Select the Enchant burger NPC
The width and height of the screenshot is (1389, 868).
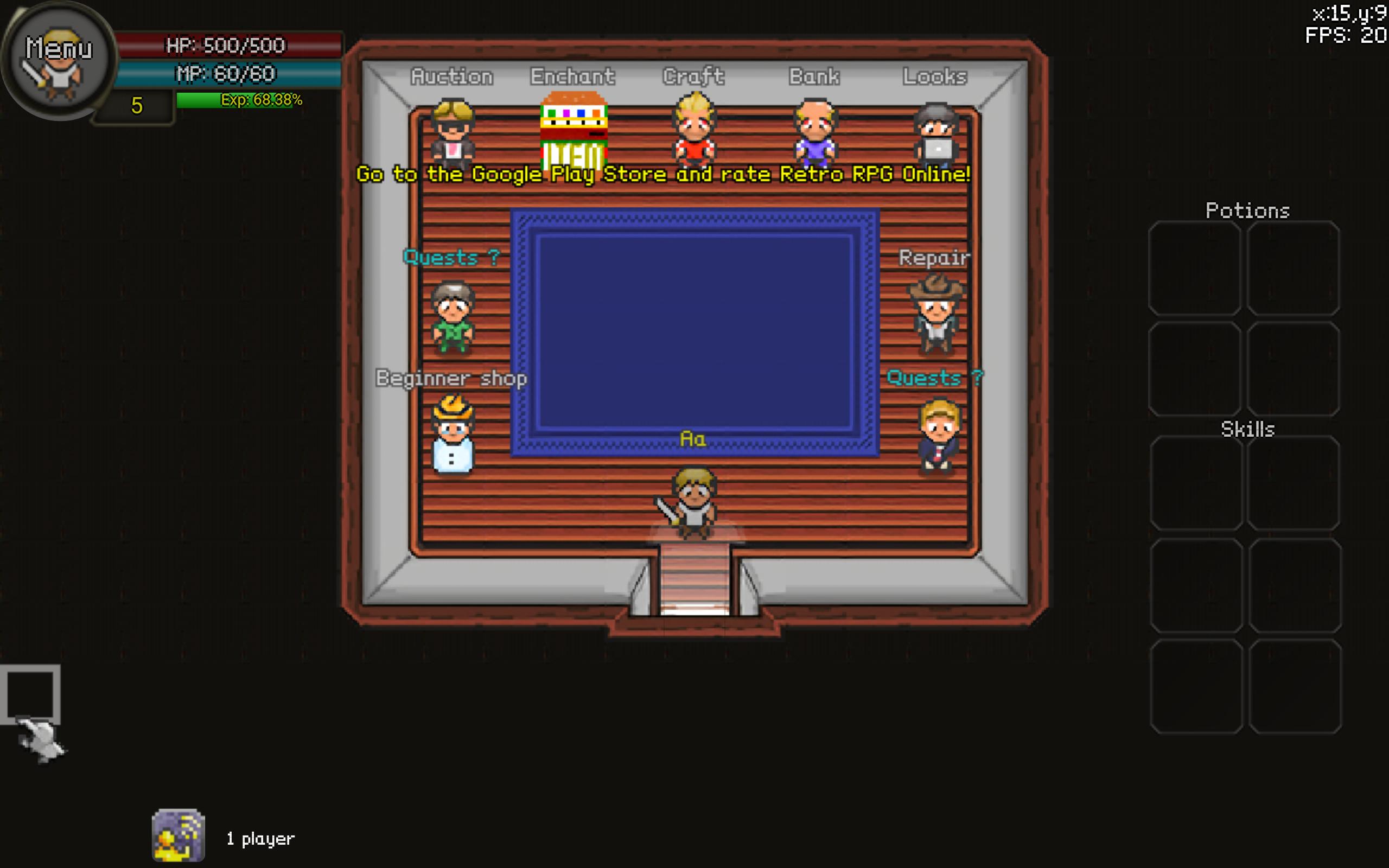point(574,132)
